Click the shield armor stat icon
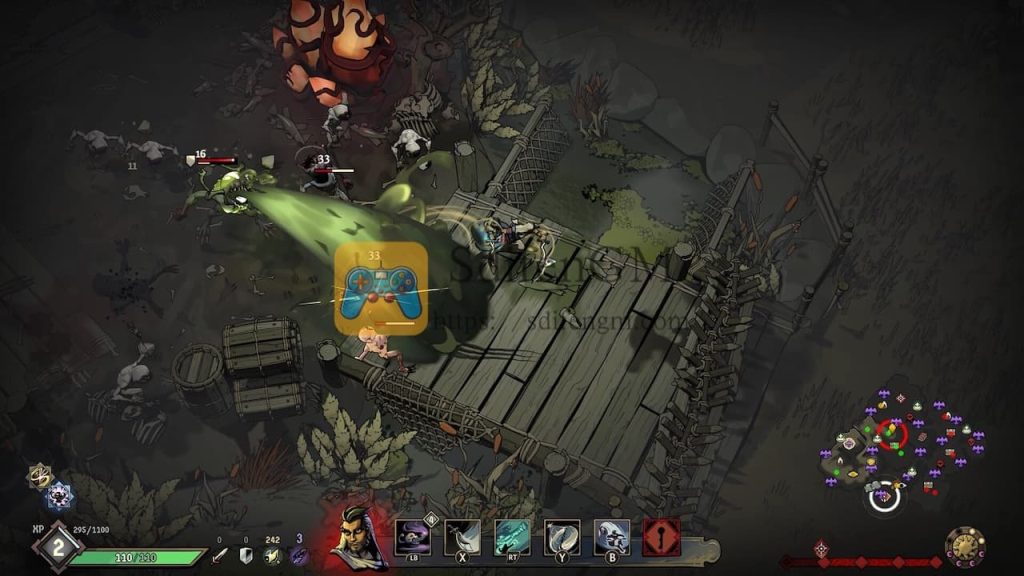Image resolution: width=1024 pixels, height=576 pixels. click(246, 555)
